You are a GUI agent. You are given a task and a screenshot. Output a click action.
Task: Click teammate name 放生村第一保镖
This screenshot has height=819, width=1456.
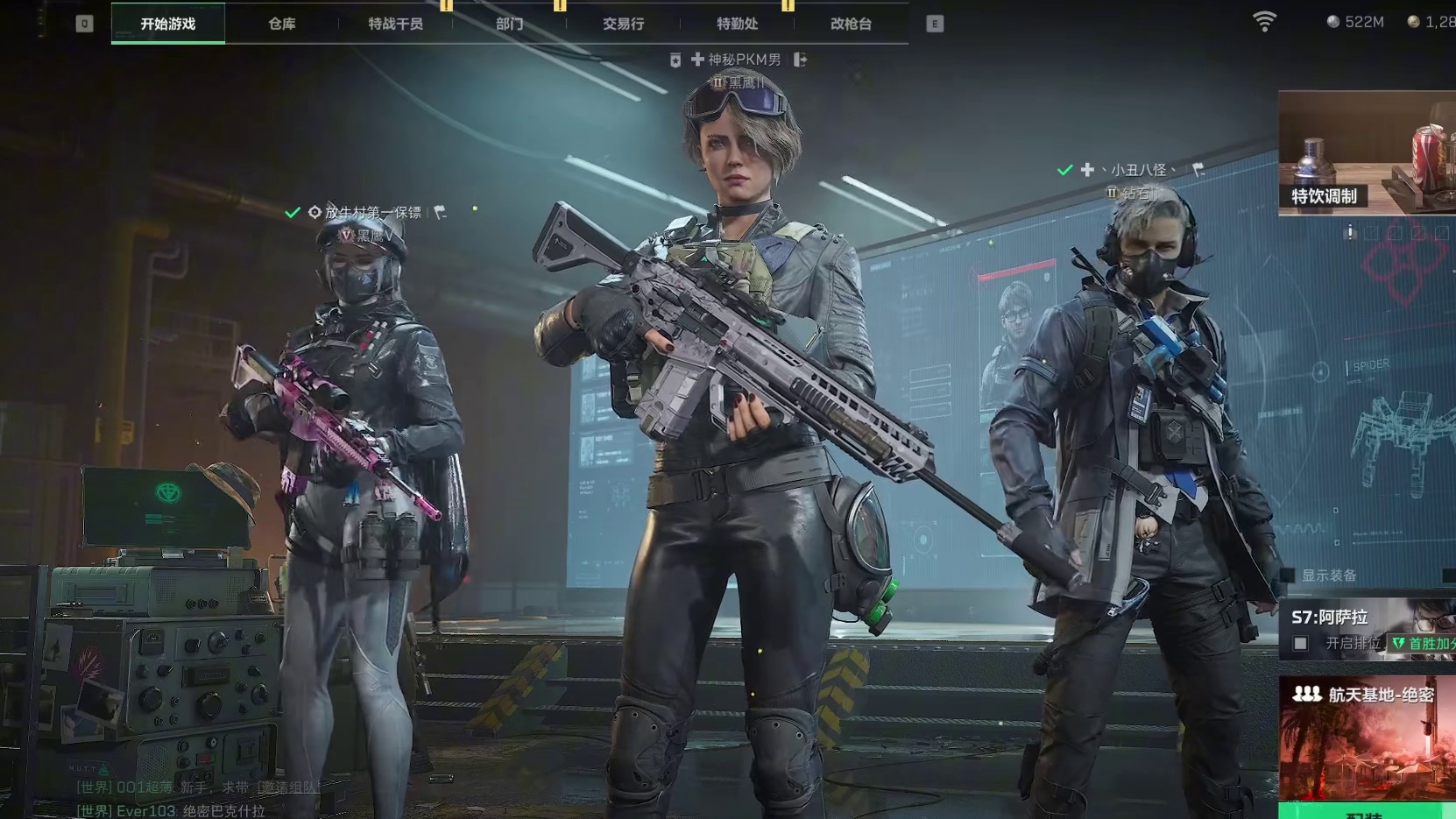[372, 212]
